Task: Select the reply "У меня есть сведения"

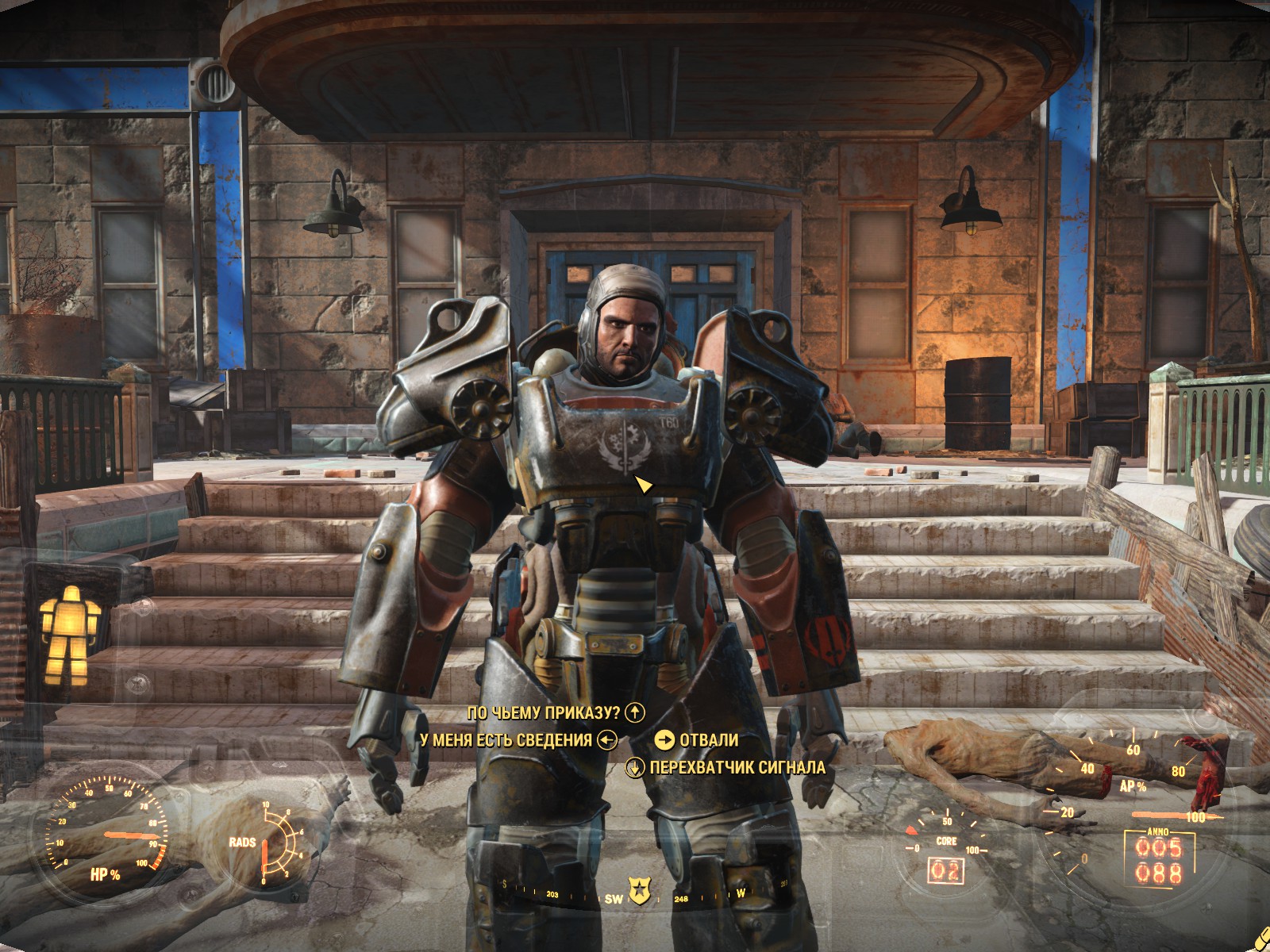Action: pos(506,740)
